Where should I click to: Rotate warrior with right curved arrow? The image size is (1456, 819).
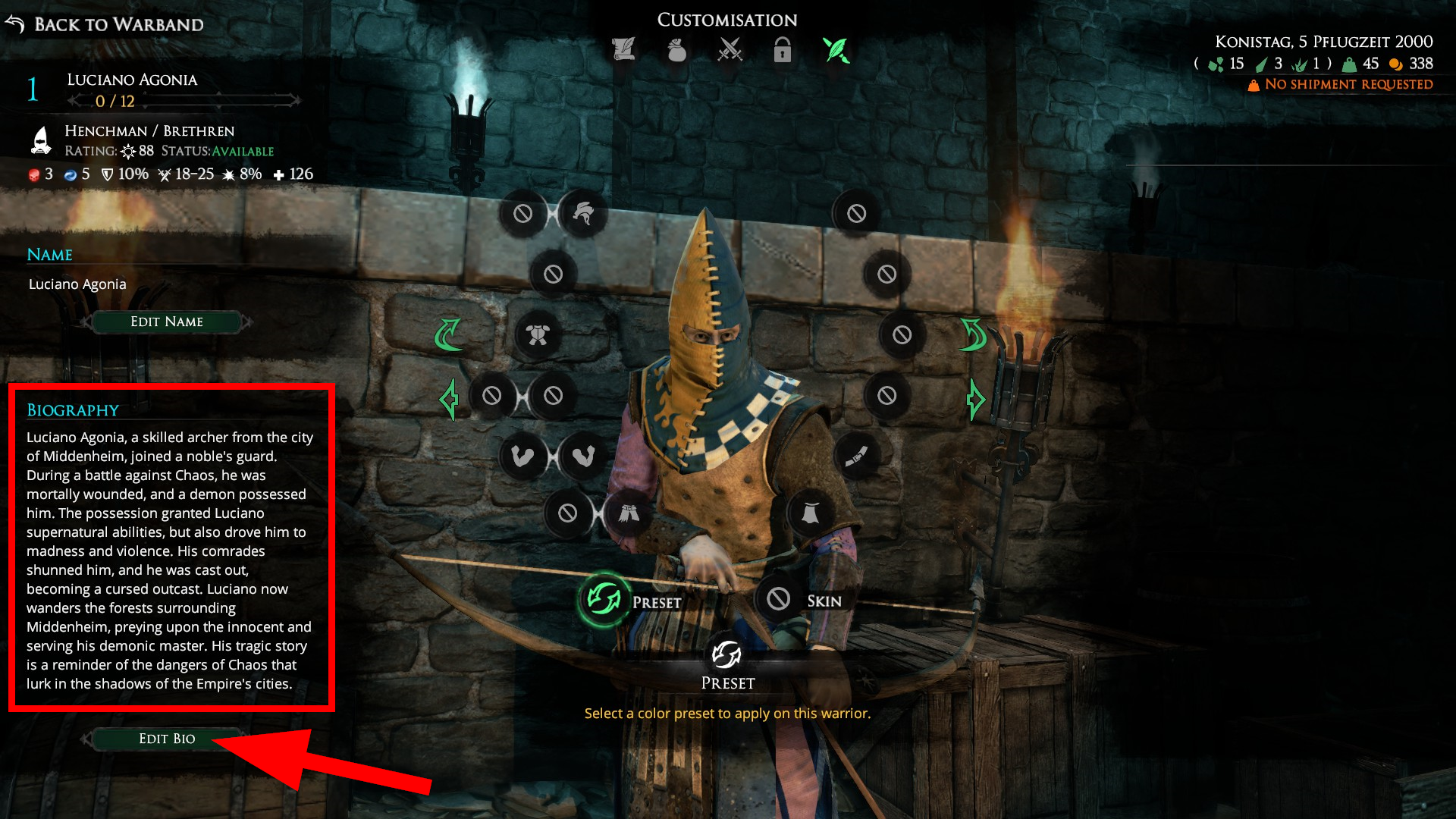(x=973, y=334)
